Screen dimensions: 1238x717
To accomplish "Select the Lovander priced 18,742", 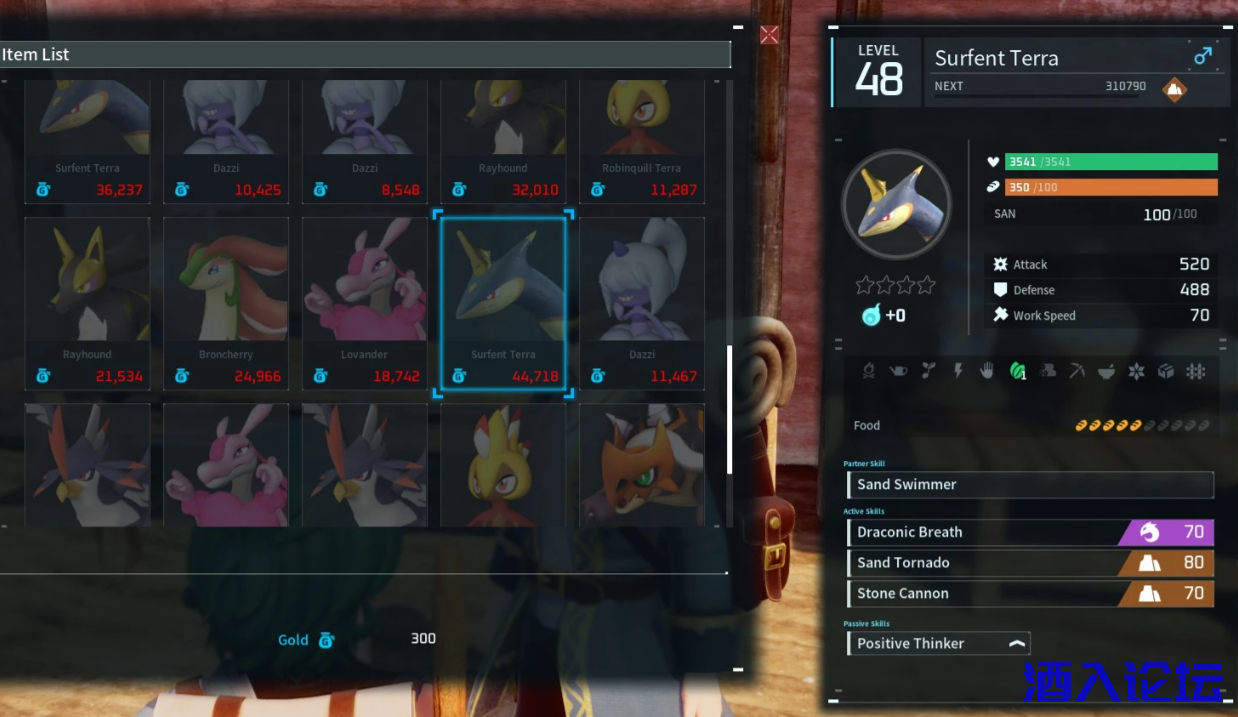I will (365, 303).
